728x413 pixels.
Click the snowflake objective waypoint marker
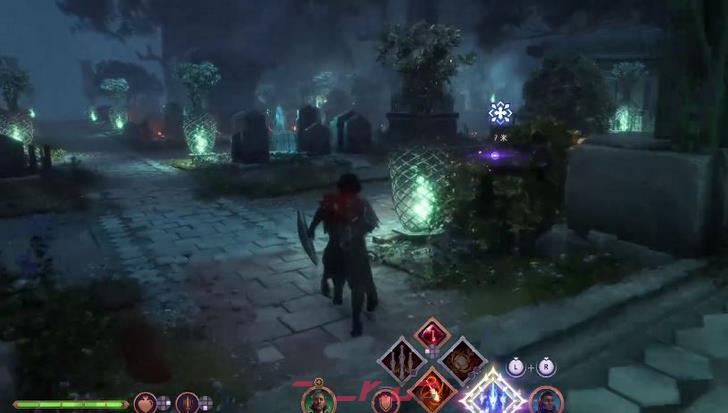point(500,113)
